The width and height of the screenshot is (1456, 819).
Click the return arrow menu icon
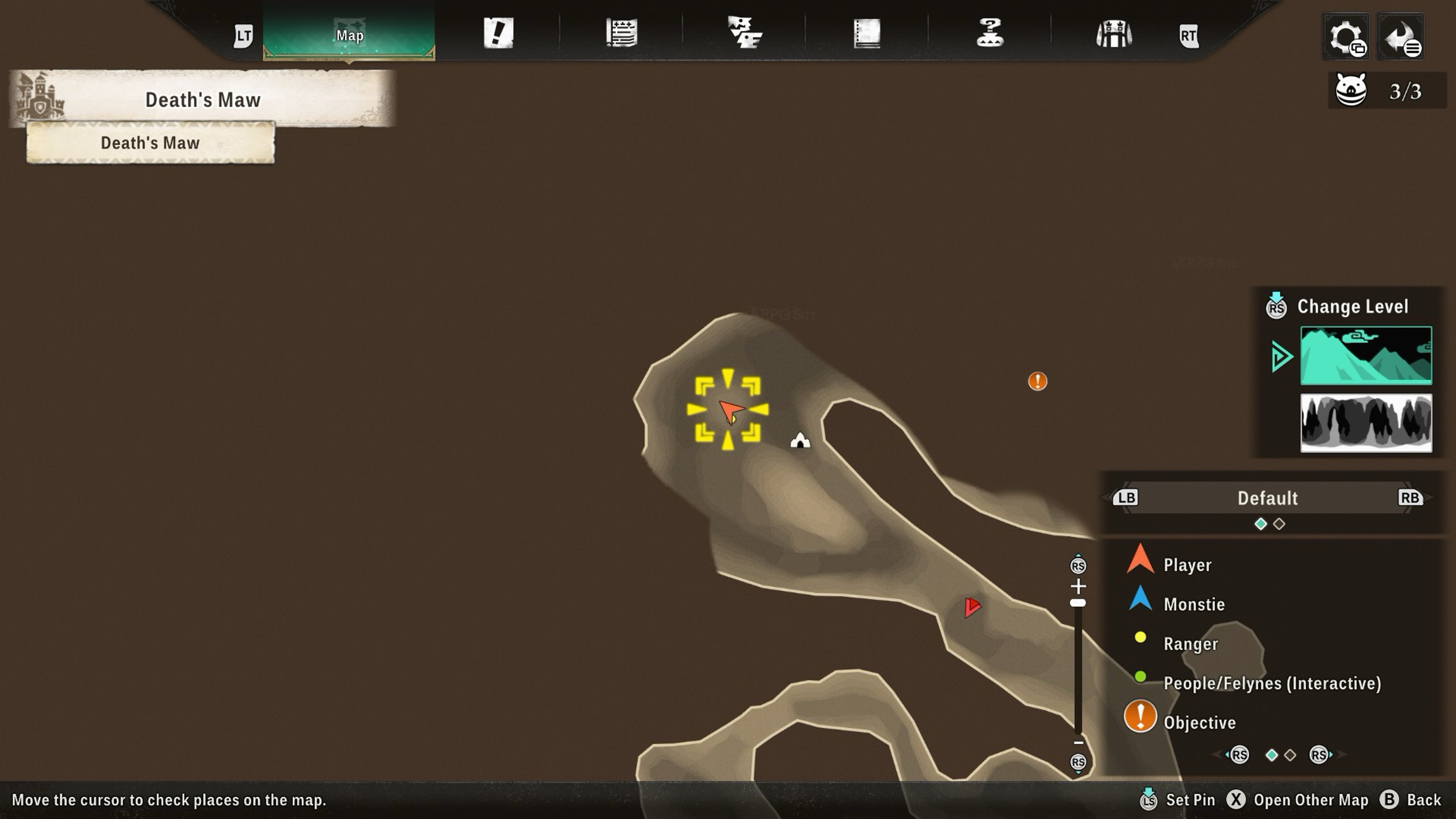click(1400, 37)
